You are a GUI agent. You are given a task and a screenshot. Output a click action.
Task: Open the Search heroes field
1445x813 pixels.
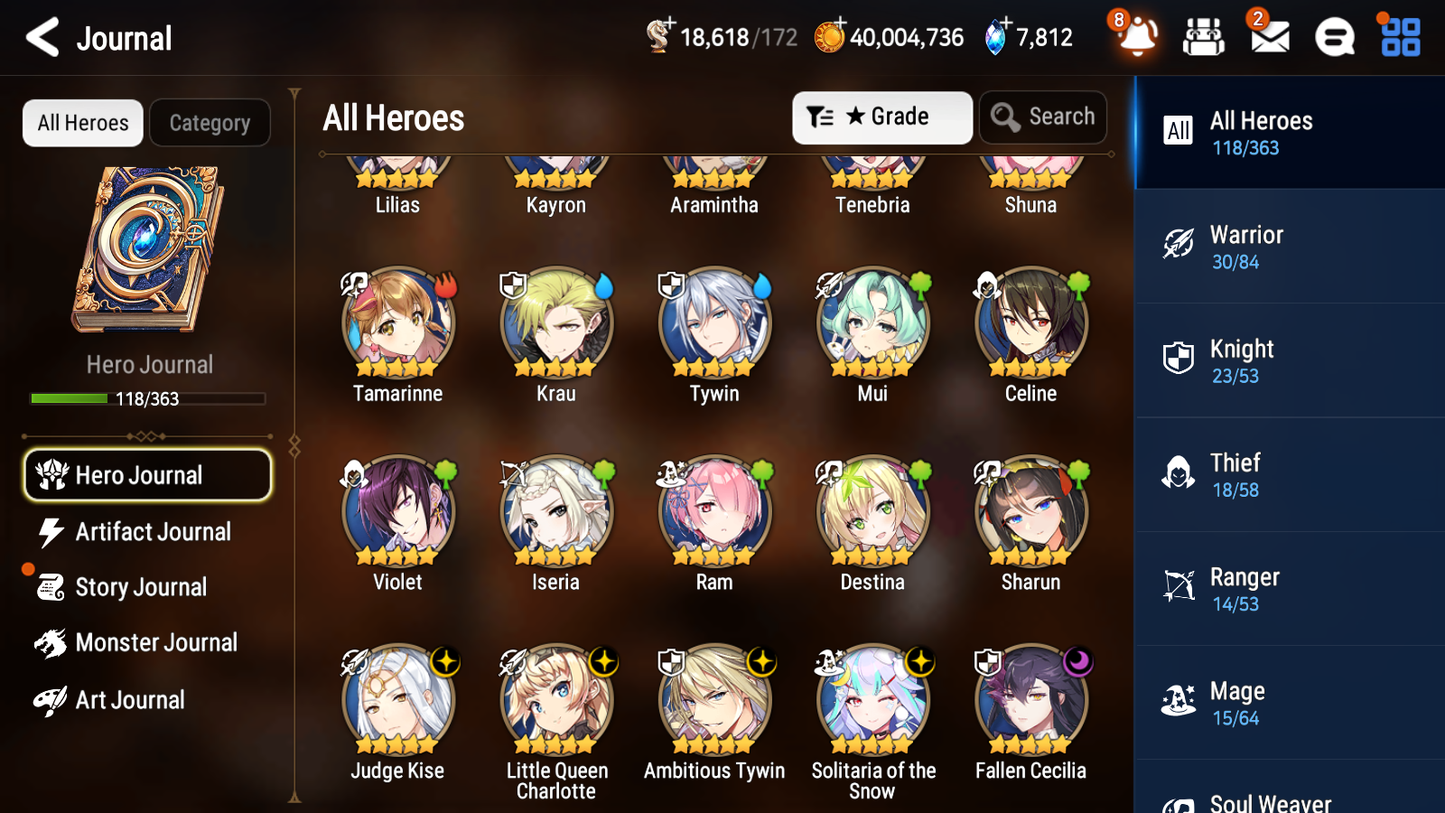(x=1043, y=117)
